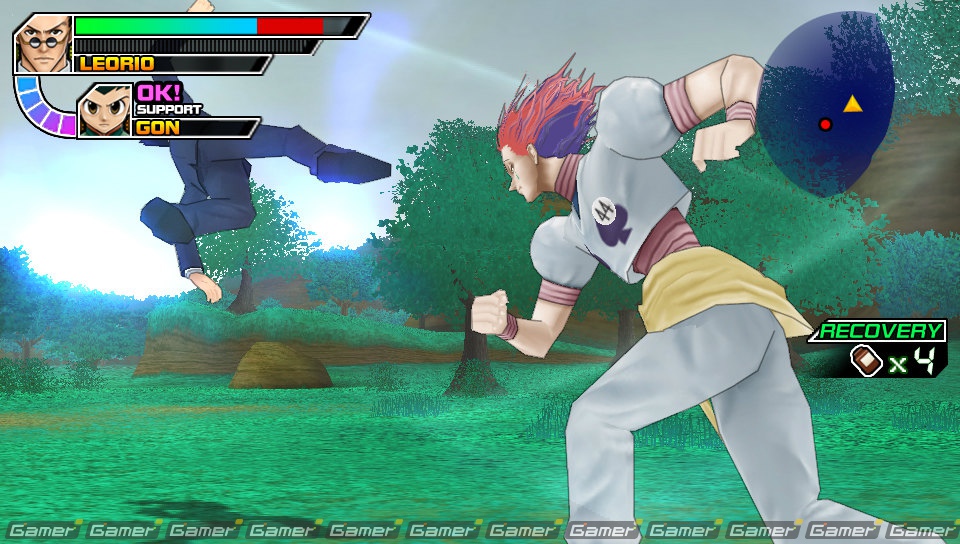Use the Recovery item icon
Screen dimensions: 960x544
coord(866,361)
